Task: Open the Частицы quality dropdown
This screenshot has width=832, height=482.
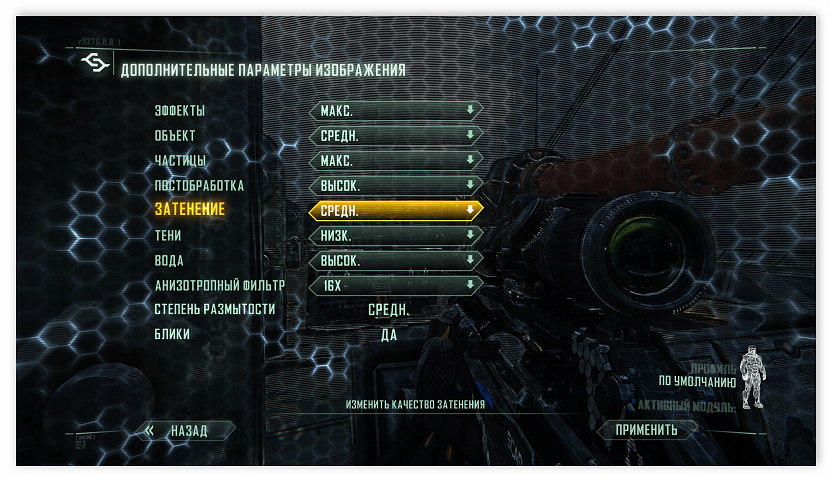Action: [x=396, y=160]
